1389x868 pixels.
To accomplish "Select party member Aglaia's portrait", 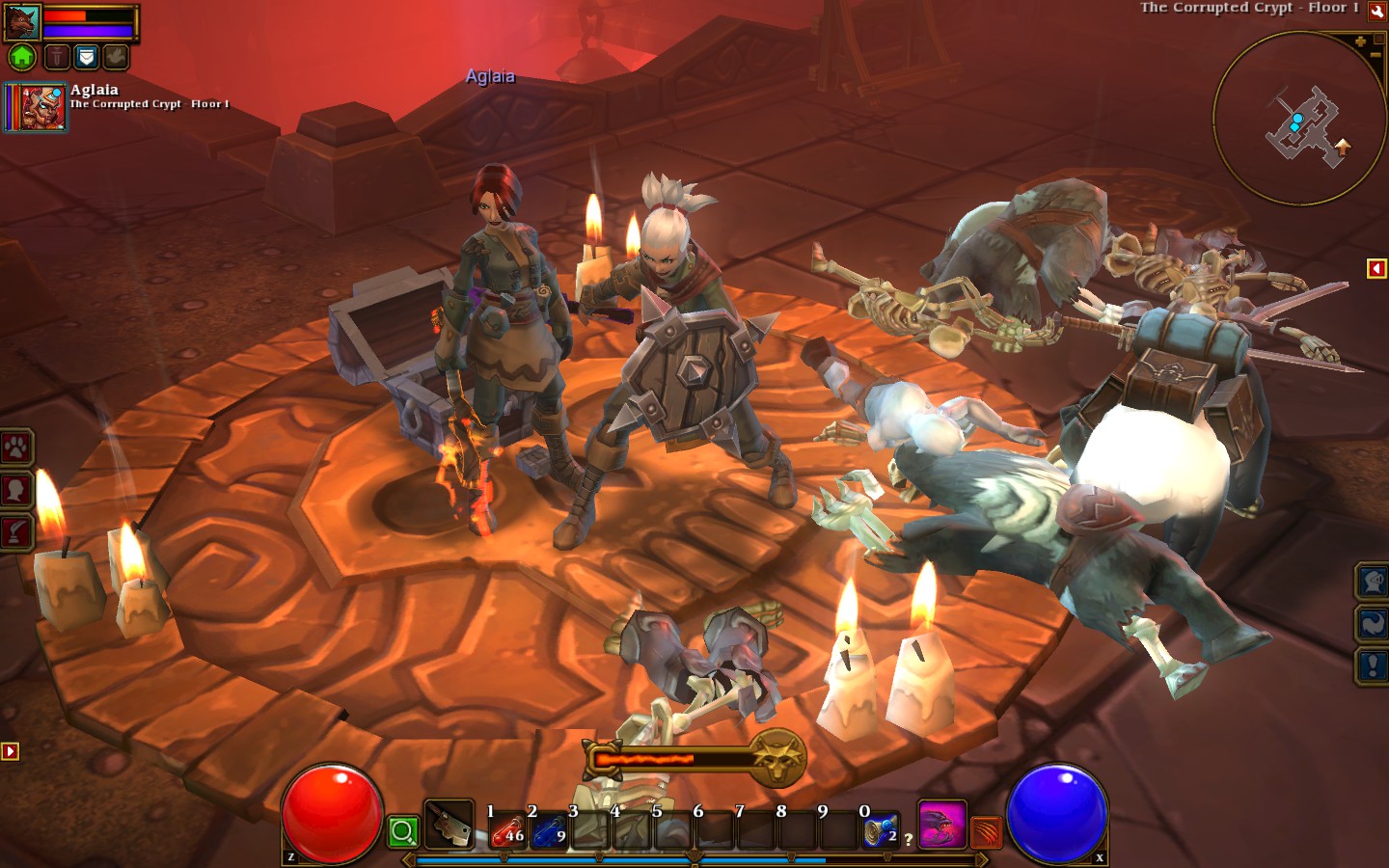I will 38,107.
